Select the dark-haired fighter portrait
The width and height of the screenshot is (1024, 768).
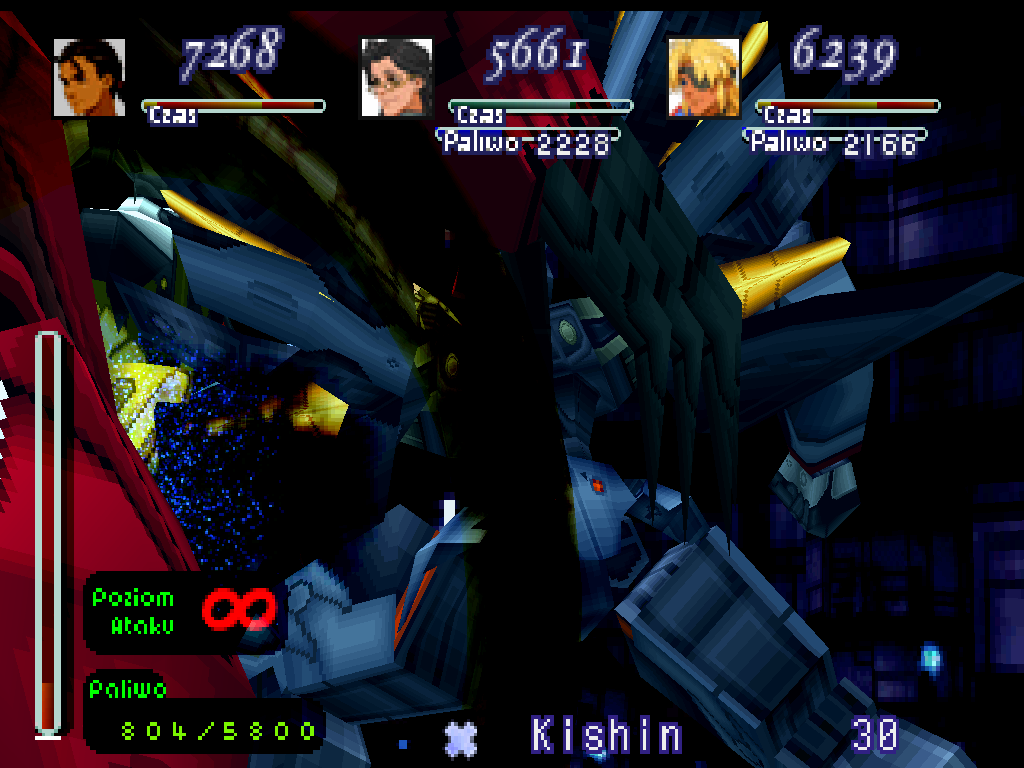pos(89,77)
